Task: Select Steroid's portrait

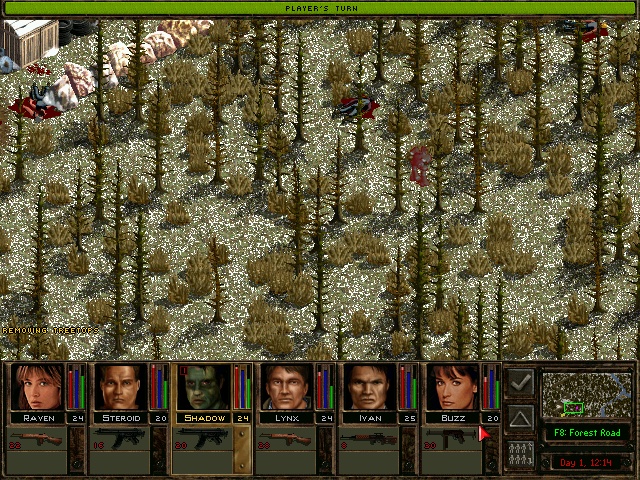Action: pyautogui.click(x=121, y=387)
